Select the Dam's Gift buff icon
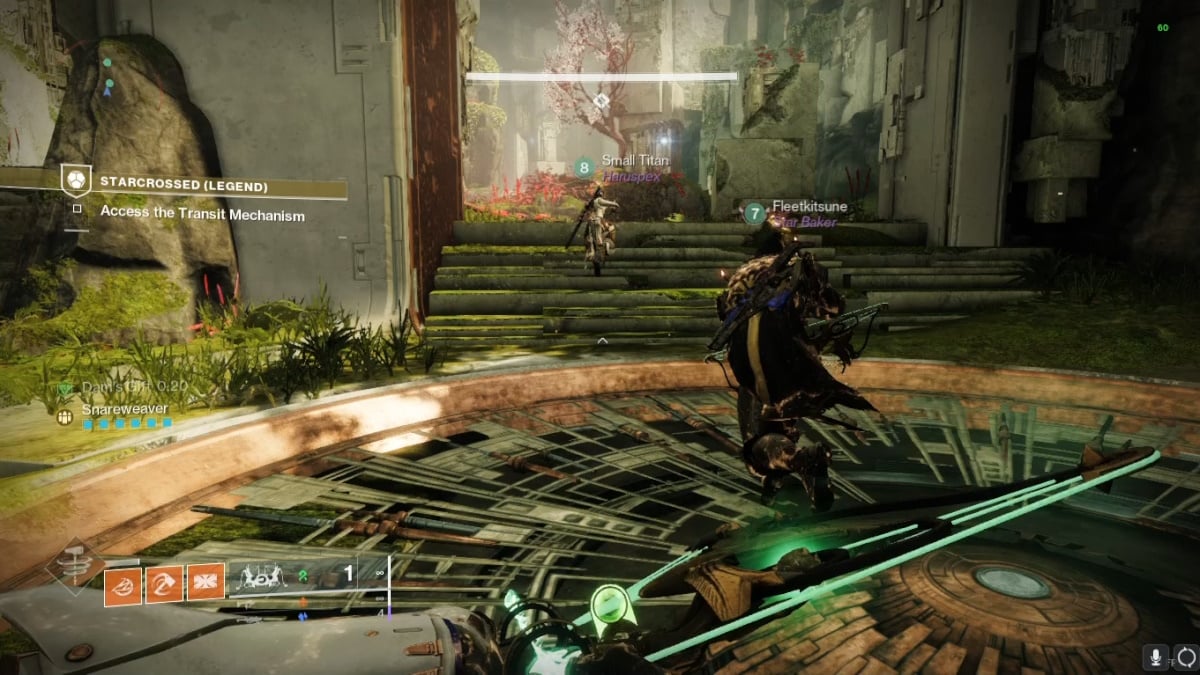1200x675 pixels. [67, 388]
